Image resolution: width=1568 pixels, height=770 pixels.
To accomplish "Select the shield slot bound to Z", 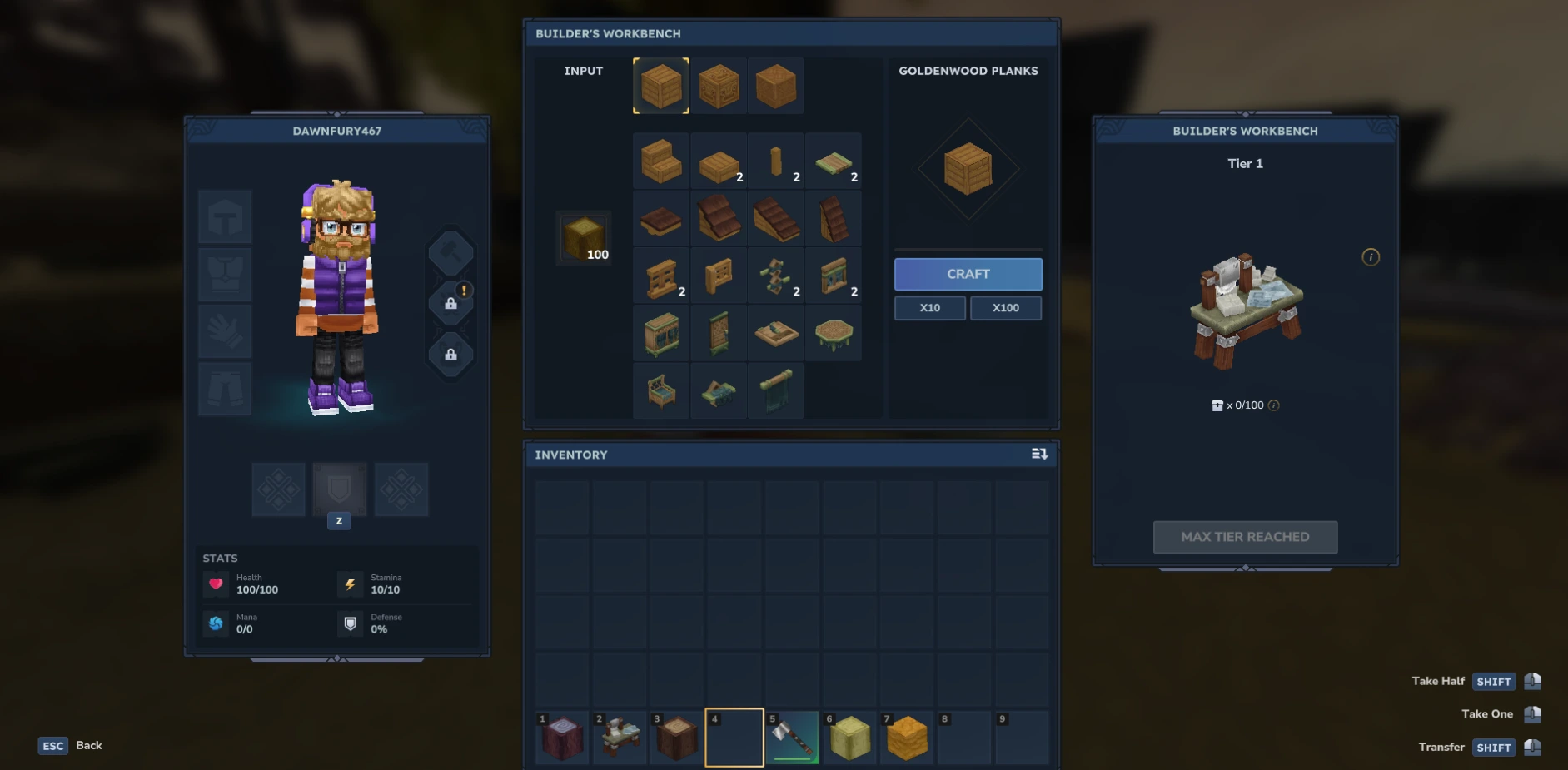I will pos(338,489).
